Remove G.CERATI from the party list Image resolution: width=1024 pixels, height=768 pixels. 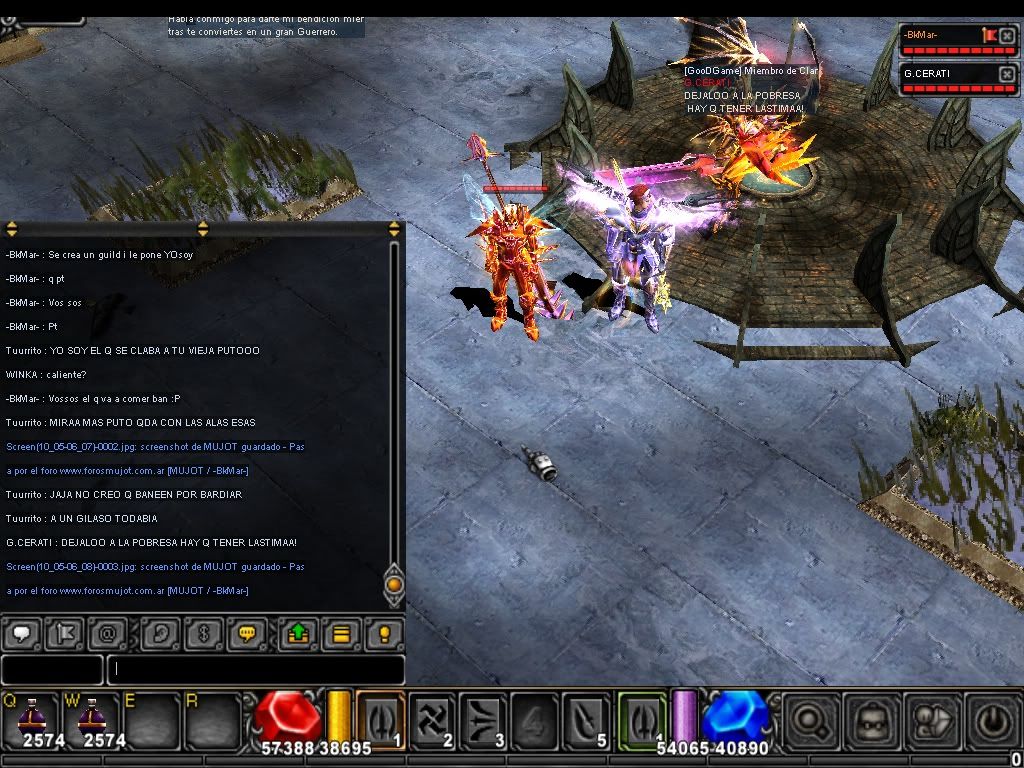(1007, 75)
